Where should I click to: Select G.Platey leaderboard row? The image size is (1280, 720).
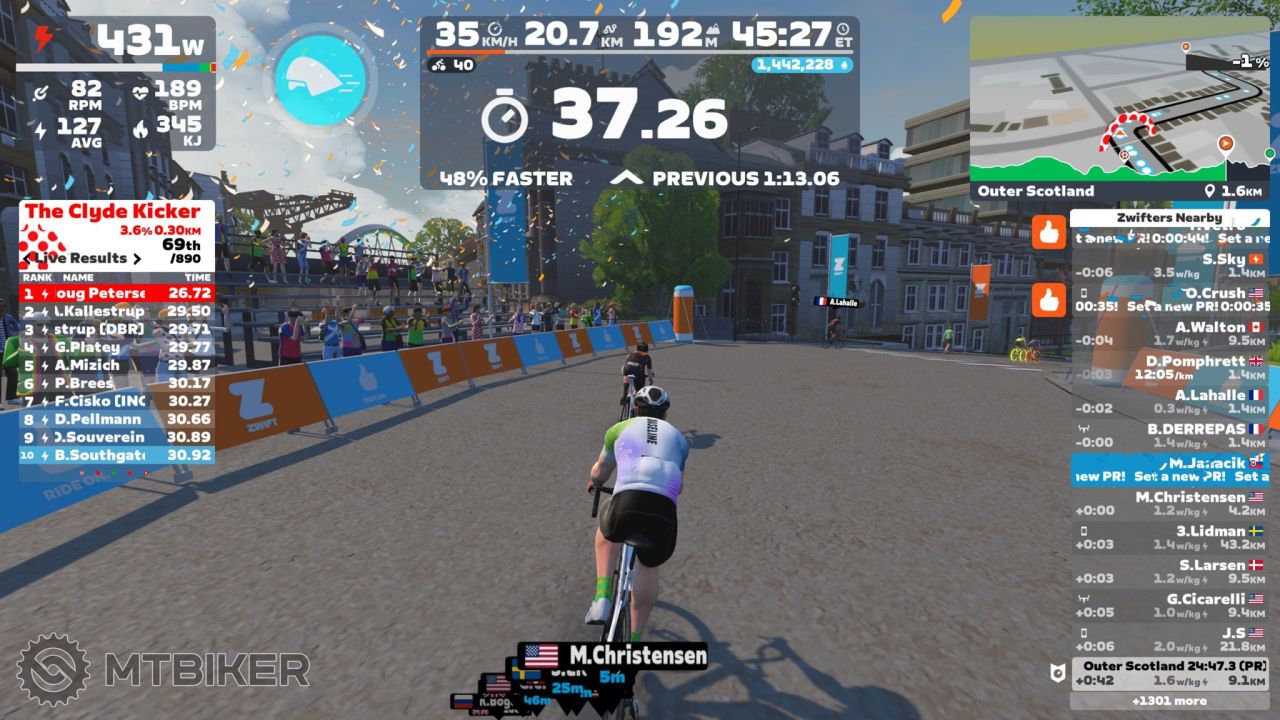click(x=117, y=347)
